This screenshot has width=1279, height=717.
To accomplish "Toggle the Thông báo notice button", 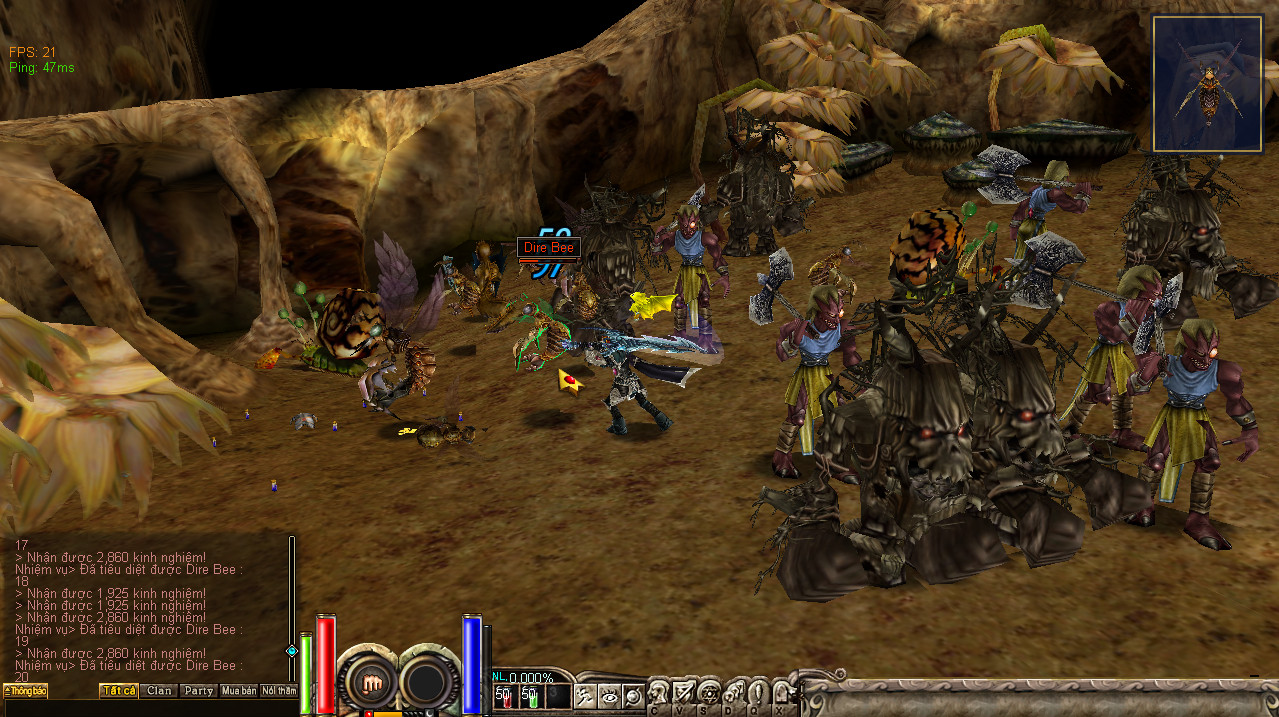I will (25, 691).
